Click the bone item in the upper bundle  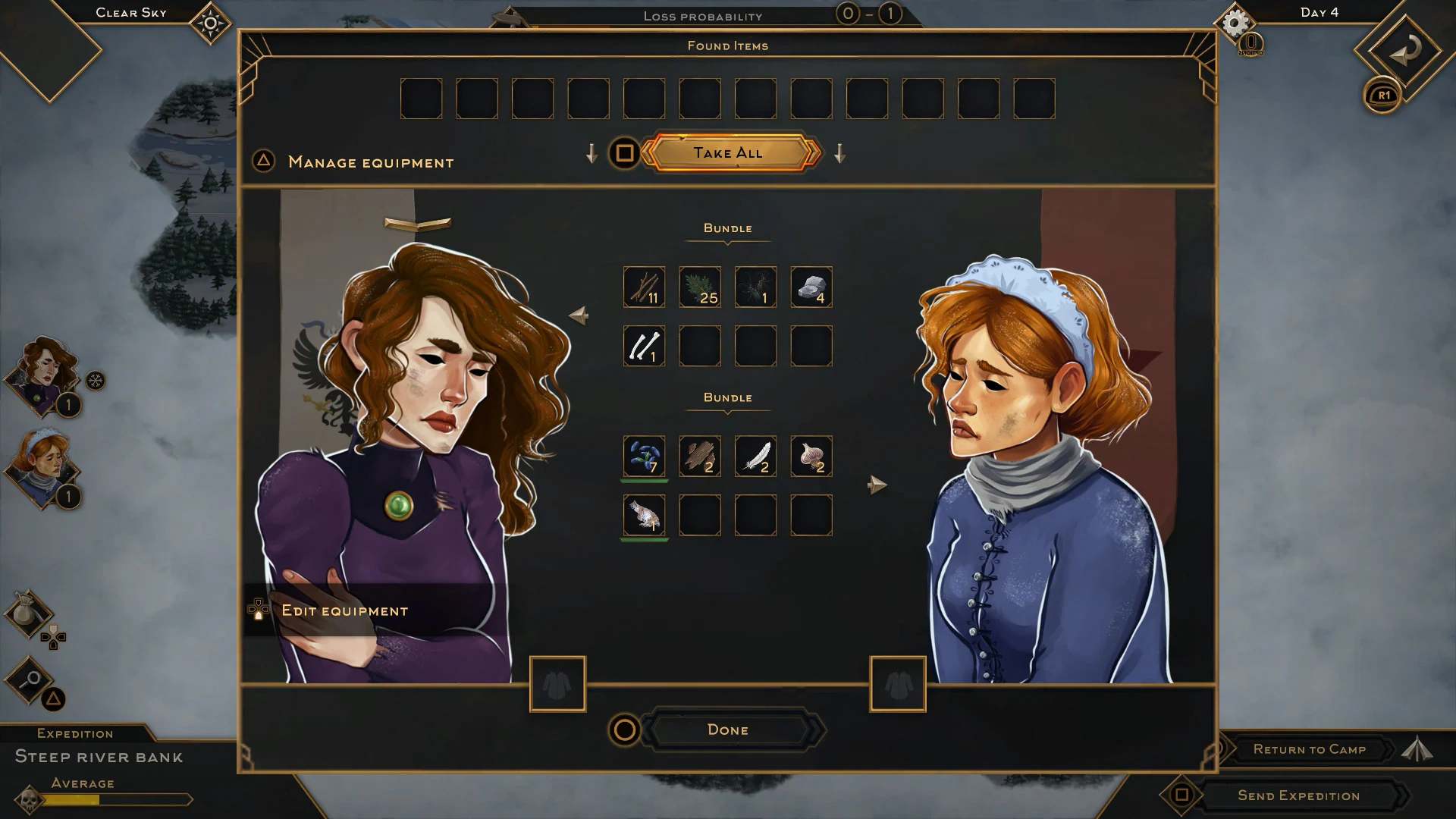(643, 346)
